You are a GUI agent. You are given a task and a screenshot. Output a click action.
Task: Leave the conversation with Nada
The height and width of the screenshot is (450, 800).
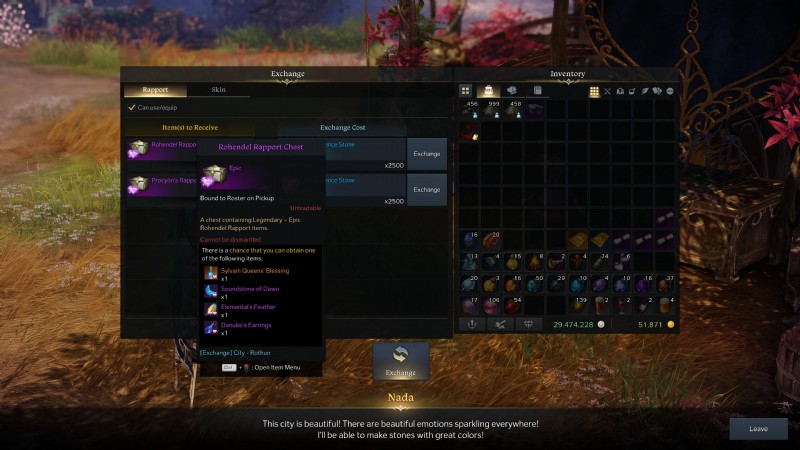(x=758, y=428)
